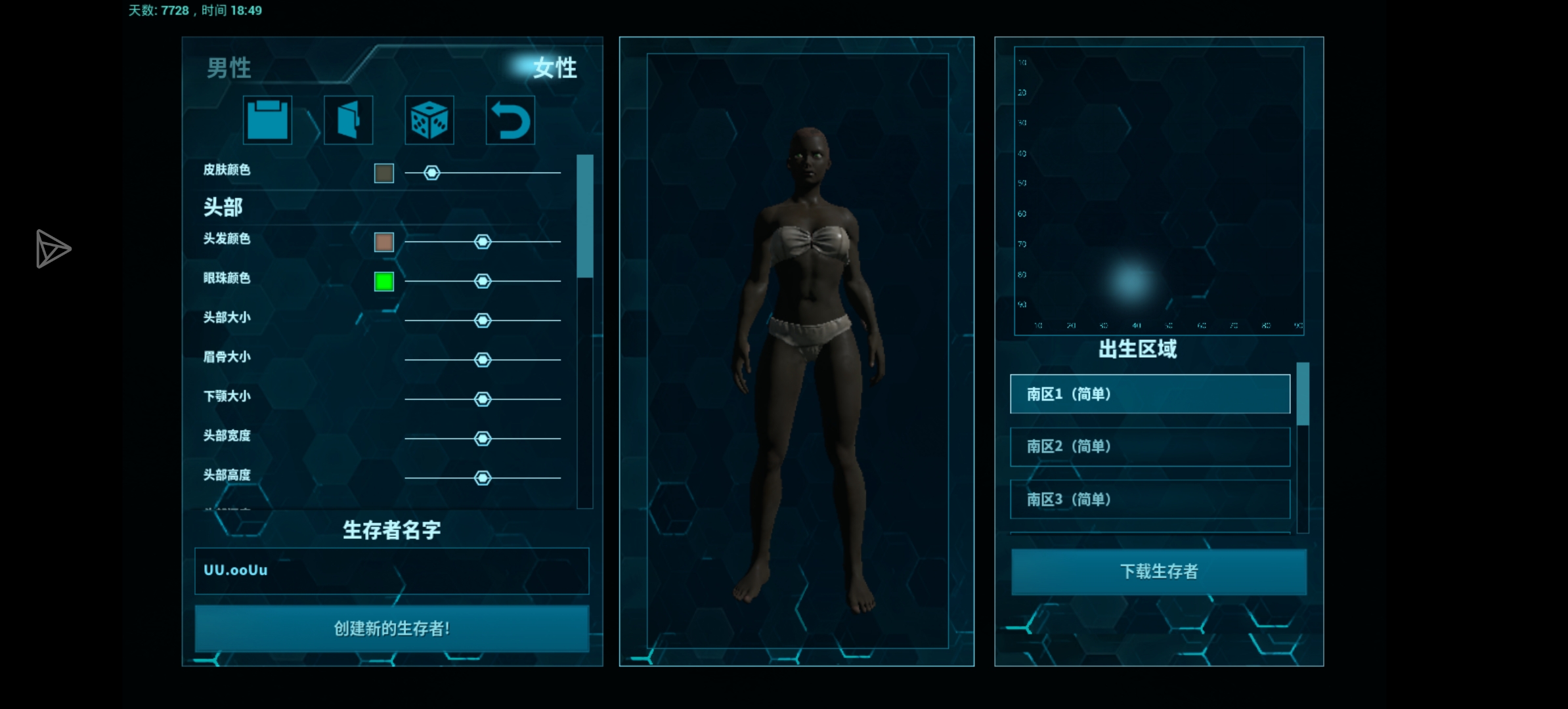
Task: Reset changes with the undo arrow icon
Action: [x=510, y=120]
